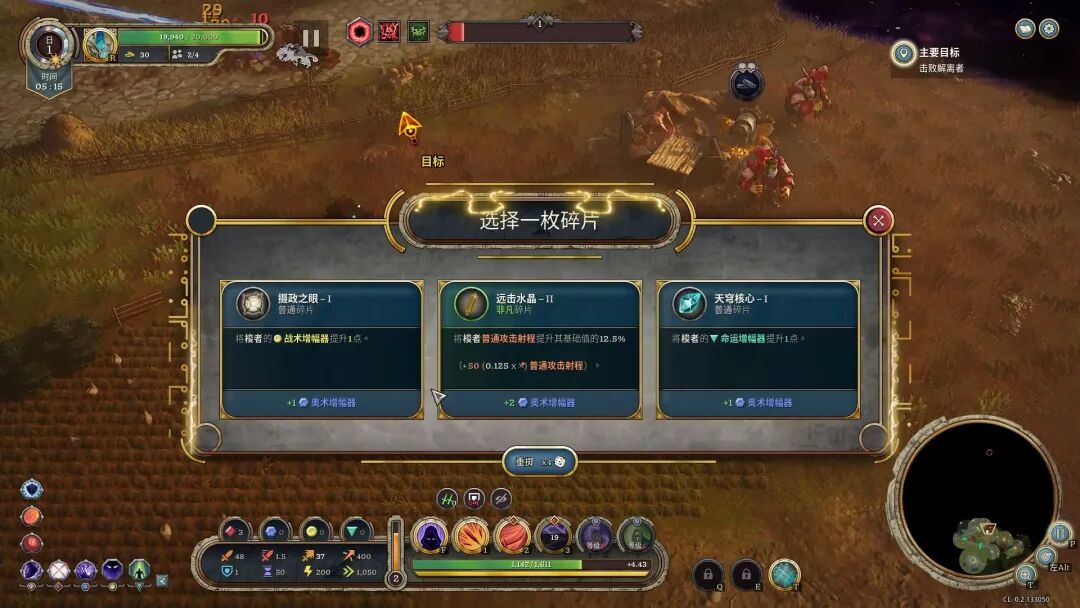Viewport: 1080px width, 608px height.
Task: Use the orange claw slash ability
Action: (x=471, y=536)
